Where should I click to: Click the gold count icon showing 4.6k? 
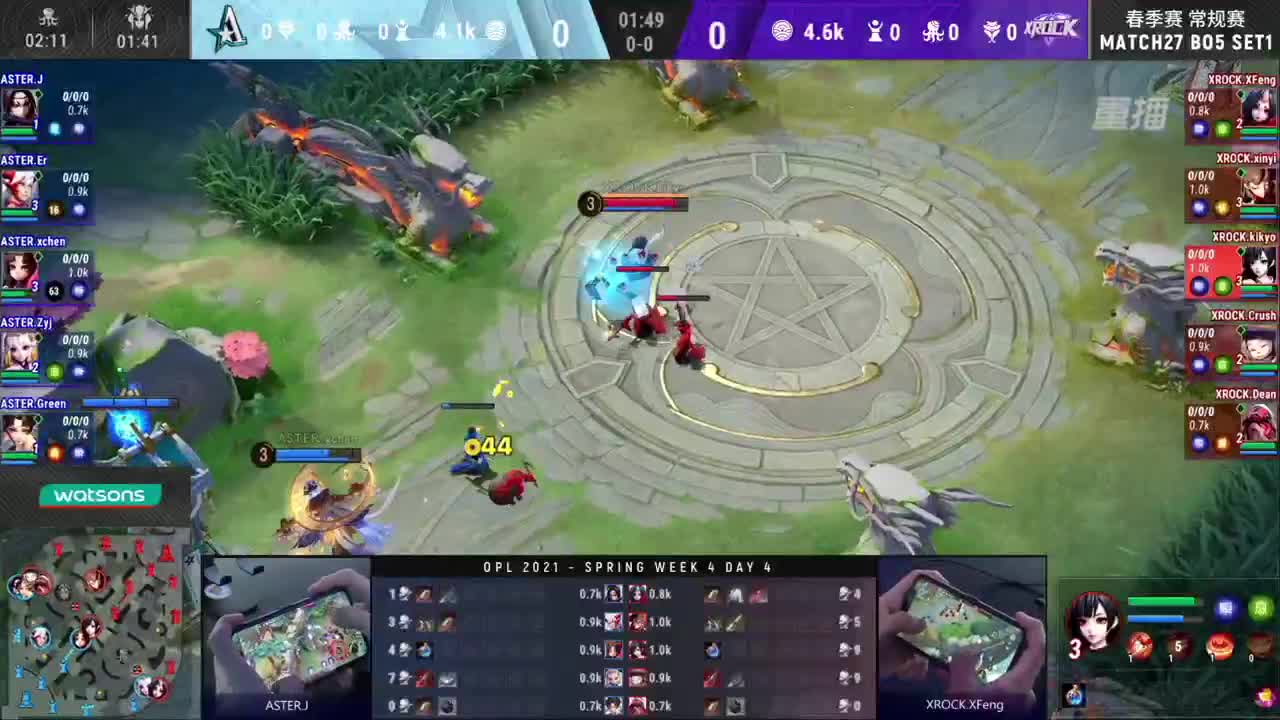[783, 31]
